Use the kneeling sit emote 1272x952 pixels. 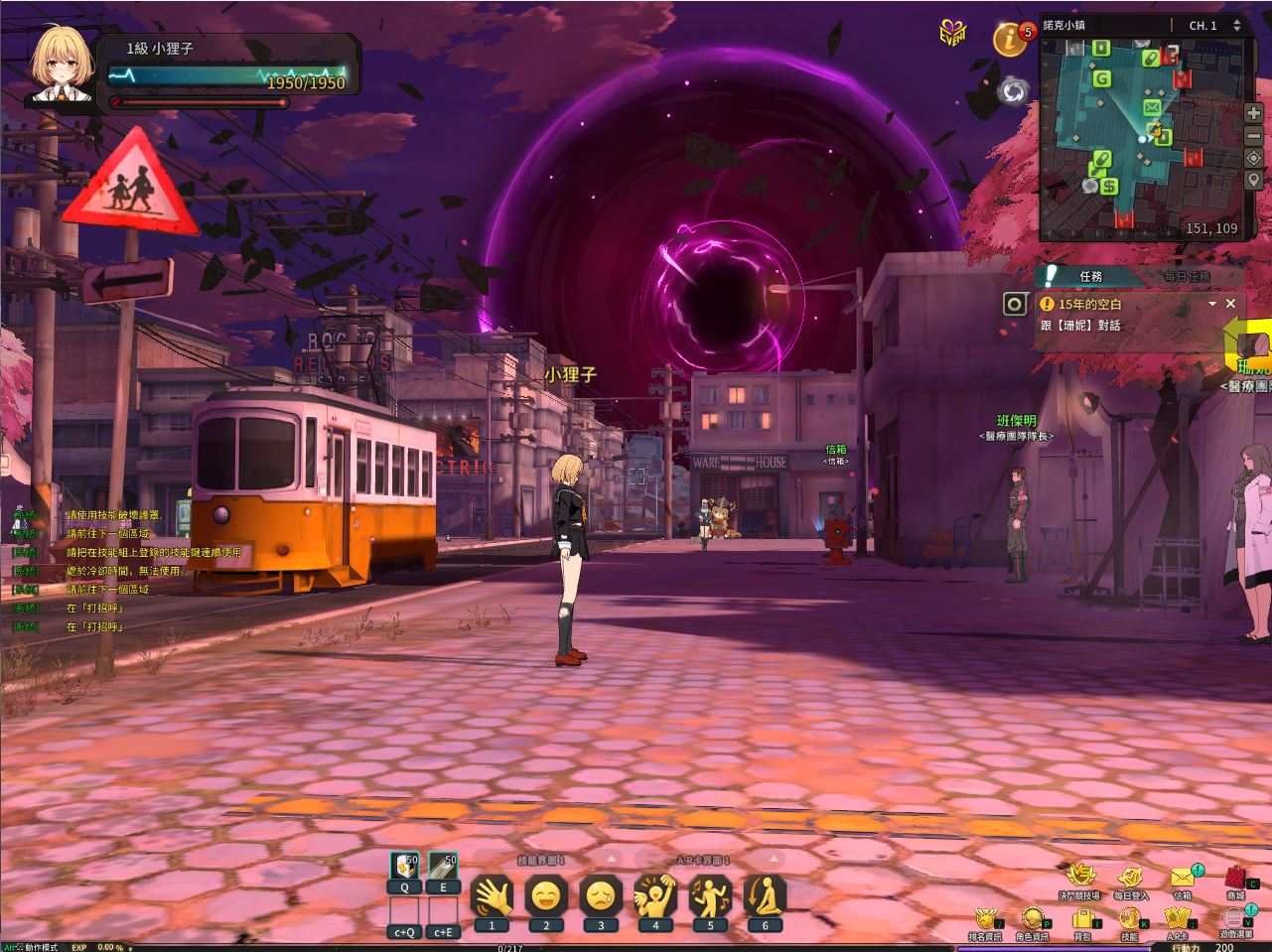(765, 897)
